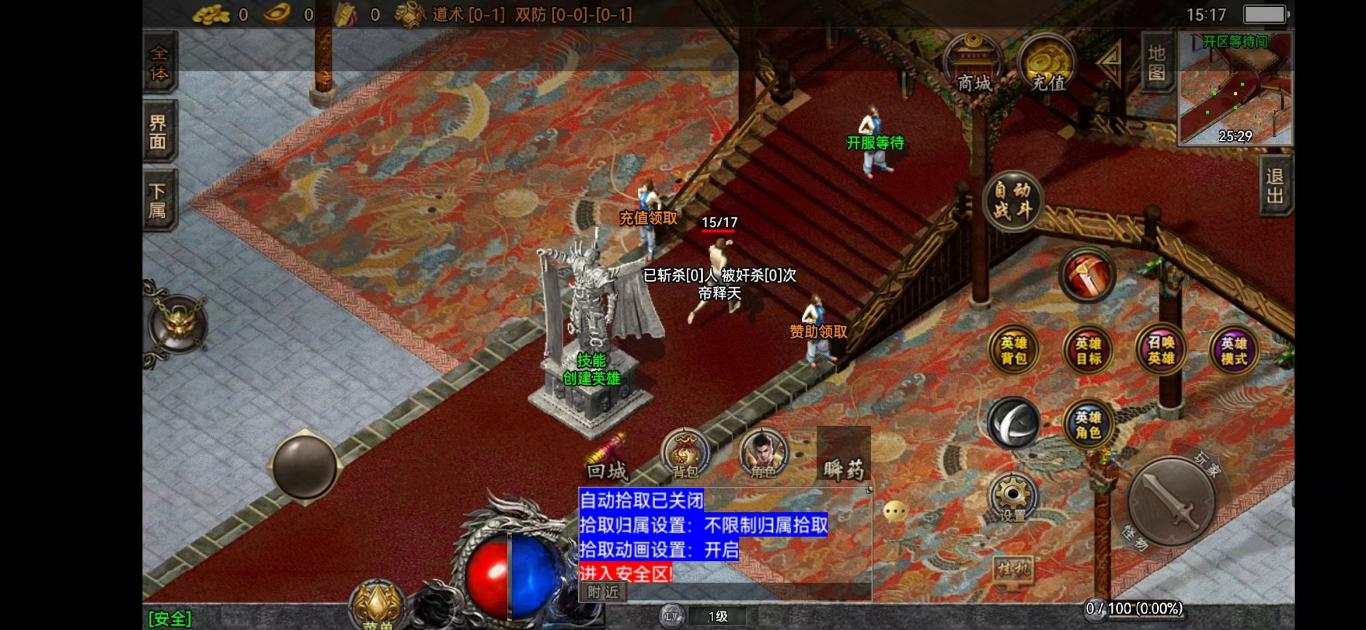Toggle 自动战斗 auto battle
This screenshot has width=1366, height=630.
point(1013,200)
